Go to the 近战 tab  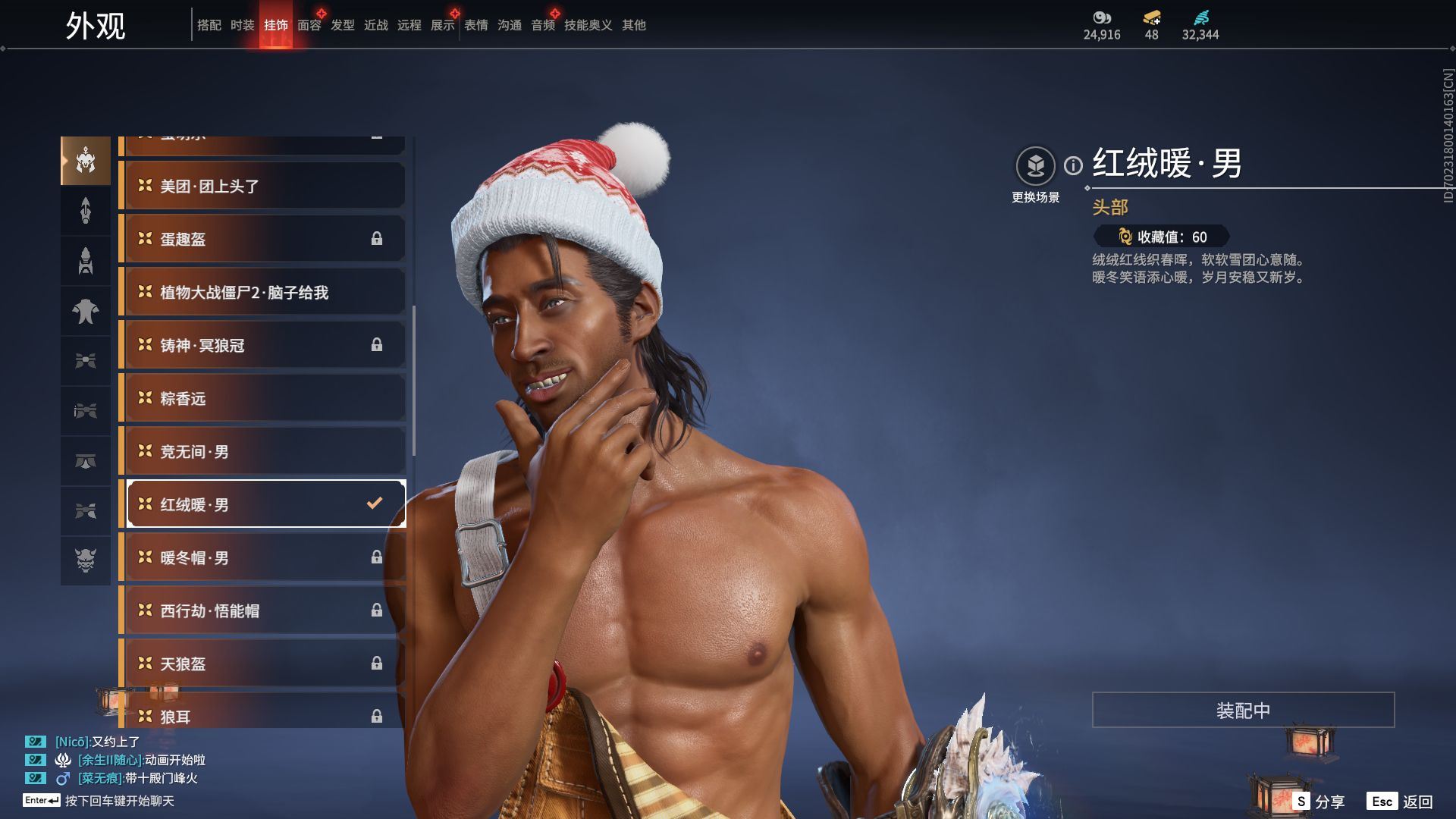point(376,25)
